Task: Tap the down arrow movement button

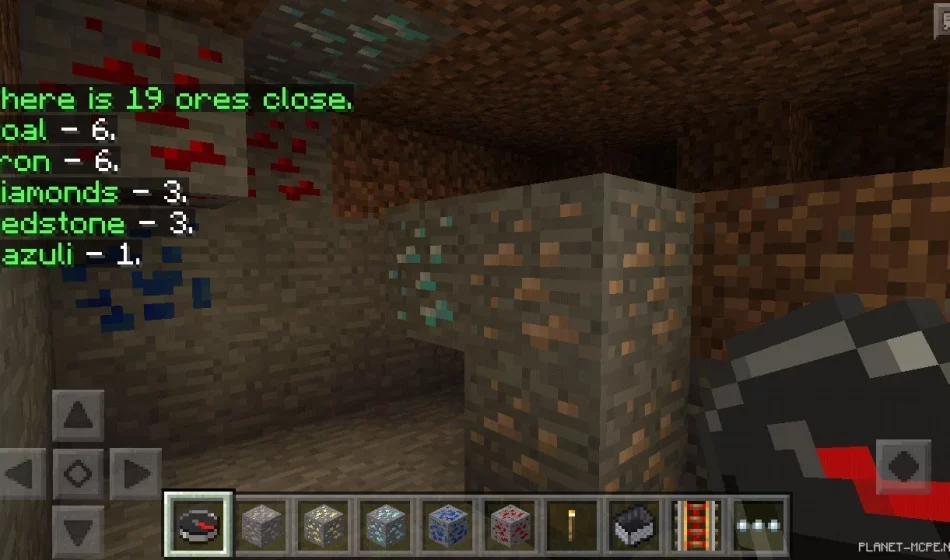Action: 78,528
